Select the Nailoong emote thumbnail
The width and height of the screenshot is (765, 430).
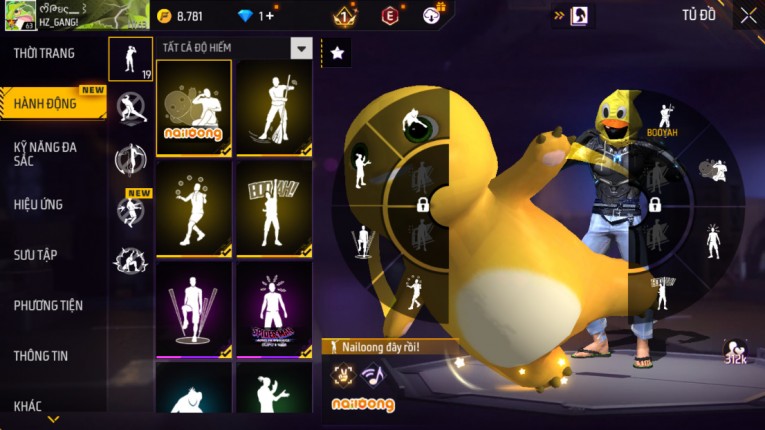[193, 107]
